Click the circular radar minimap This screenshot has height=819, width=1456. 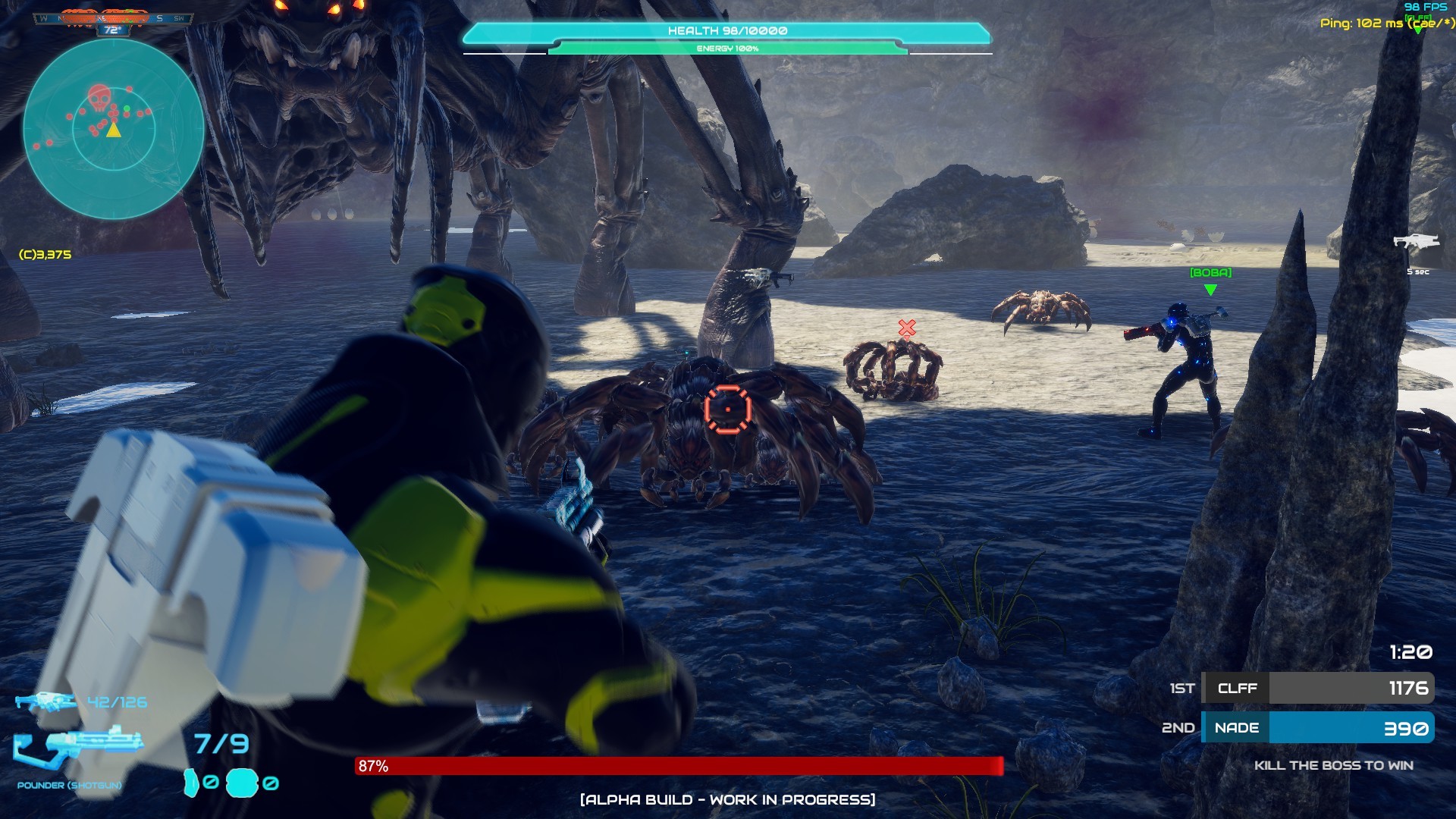(114, 130)
